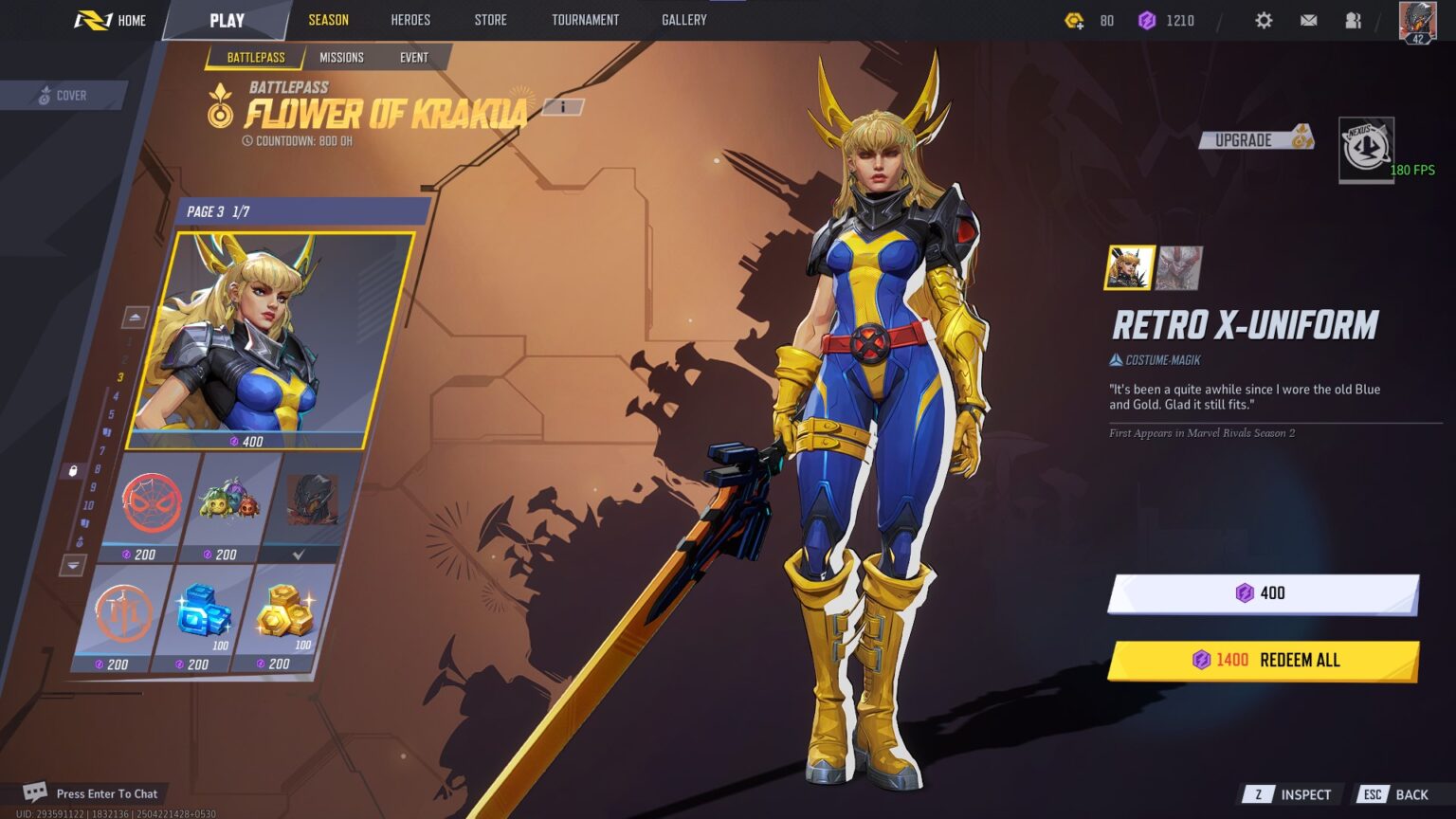The height and width of the screenshot is (819, 1456).
Task: Open the Gallery section
Action: tap(683, 20)
